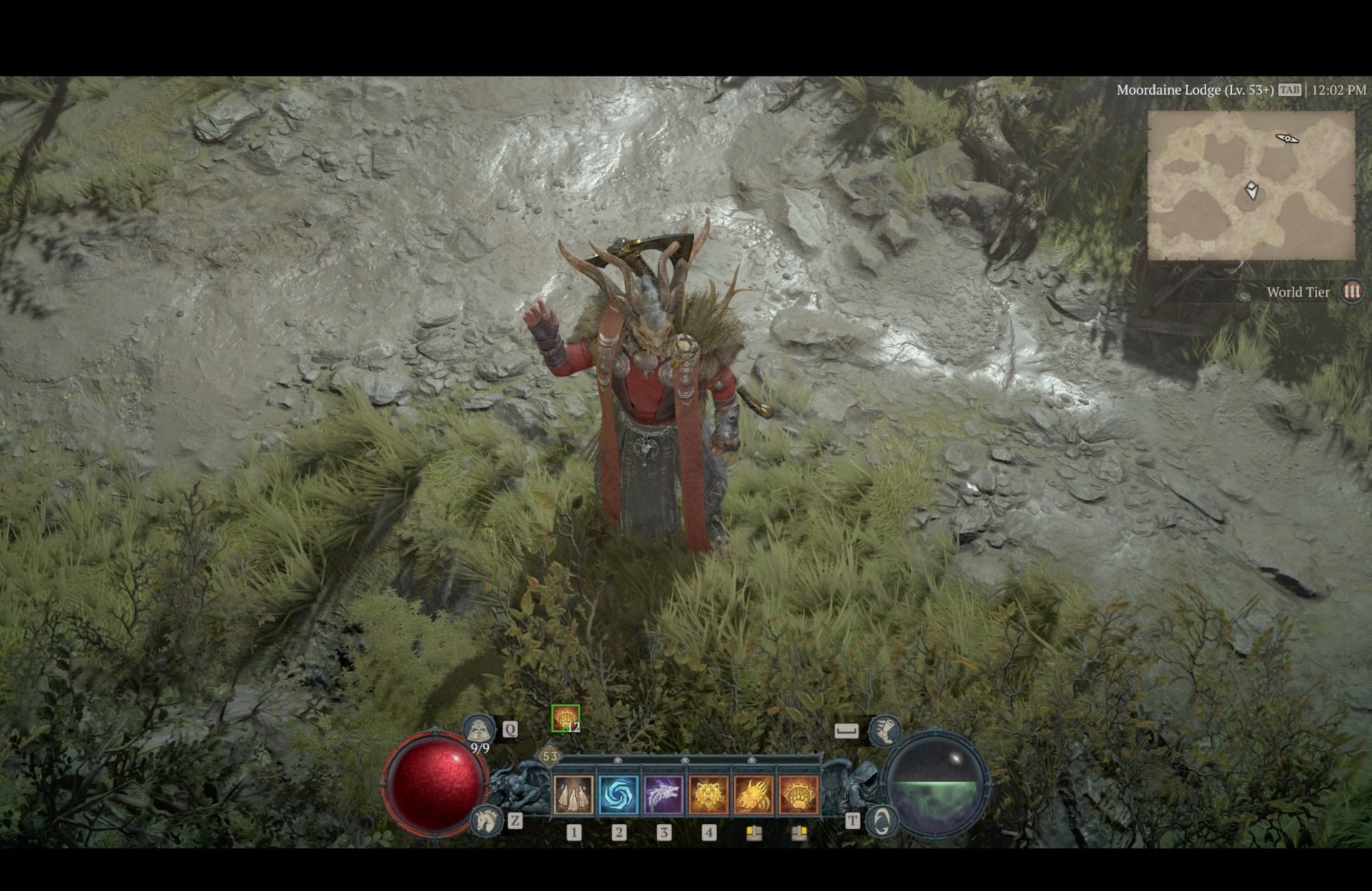Summon the horse mount

[487, 820]
